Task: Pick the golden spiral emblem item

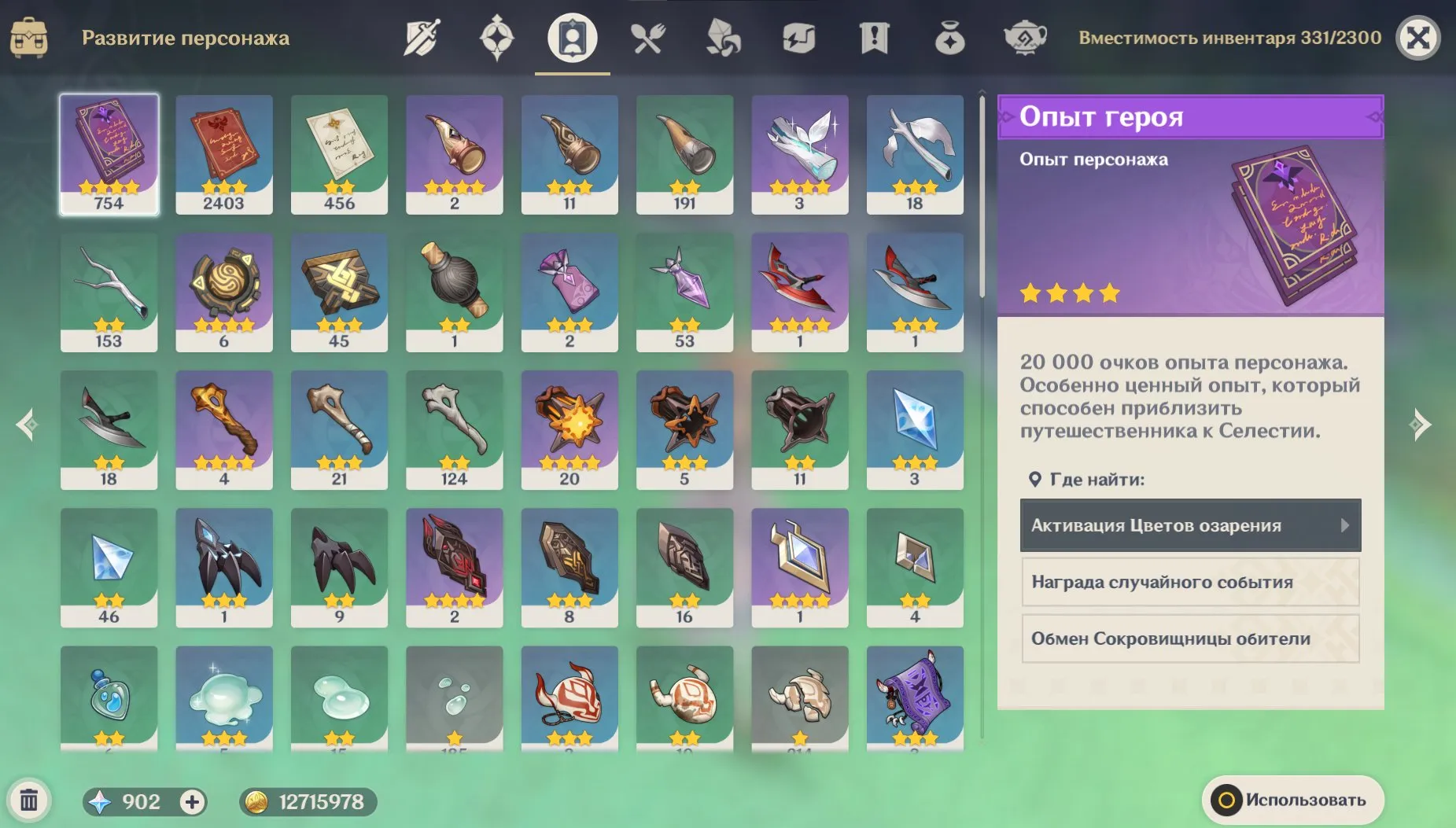Action: coord(224,292)
